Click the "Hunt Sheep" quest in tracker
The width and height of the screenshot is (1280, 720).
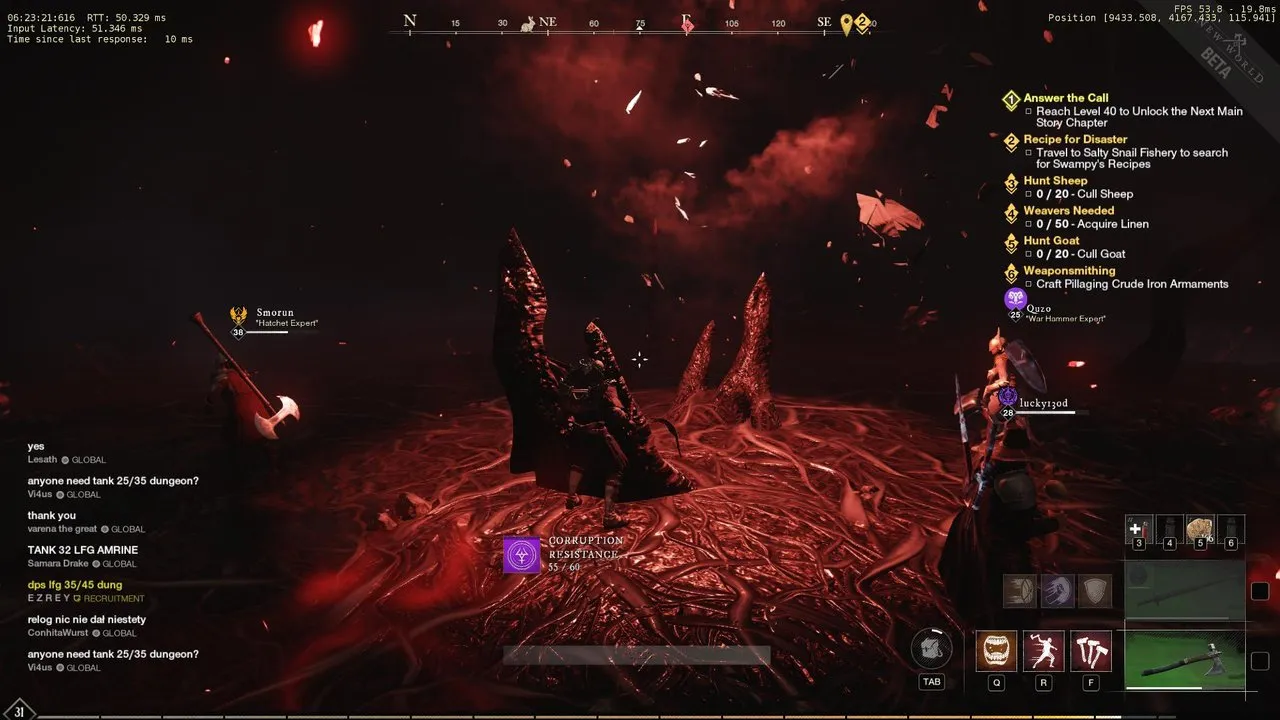1055,181
